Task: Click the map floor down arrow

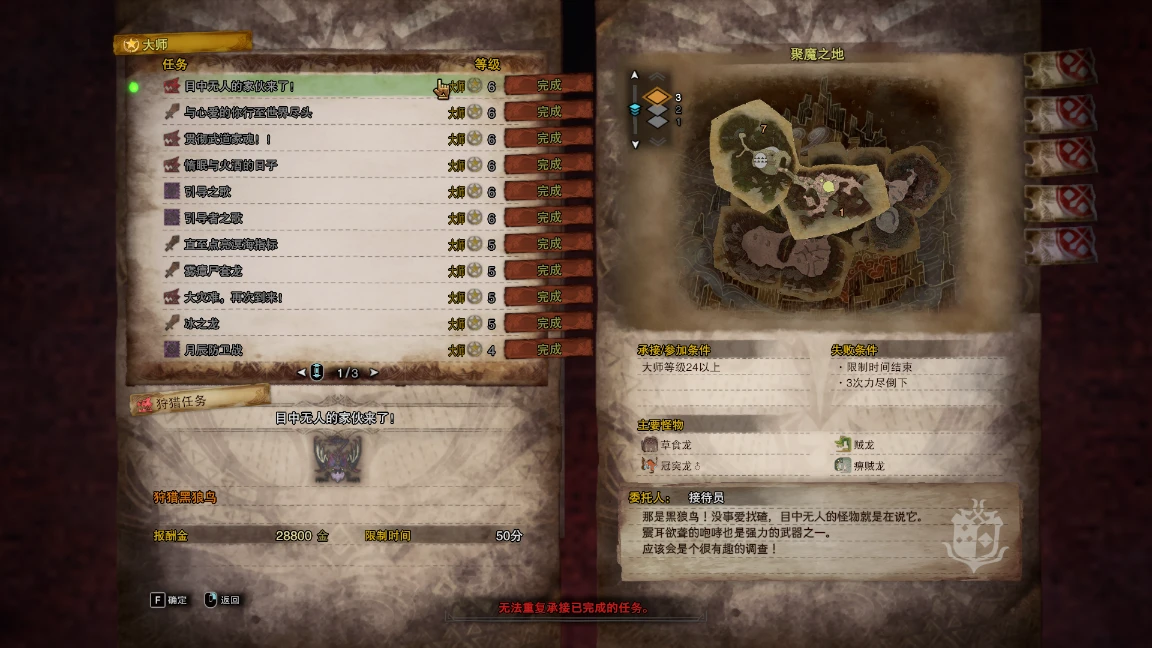Action: coord(634,144)
